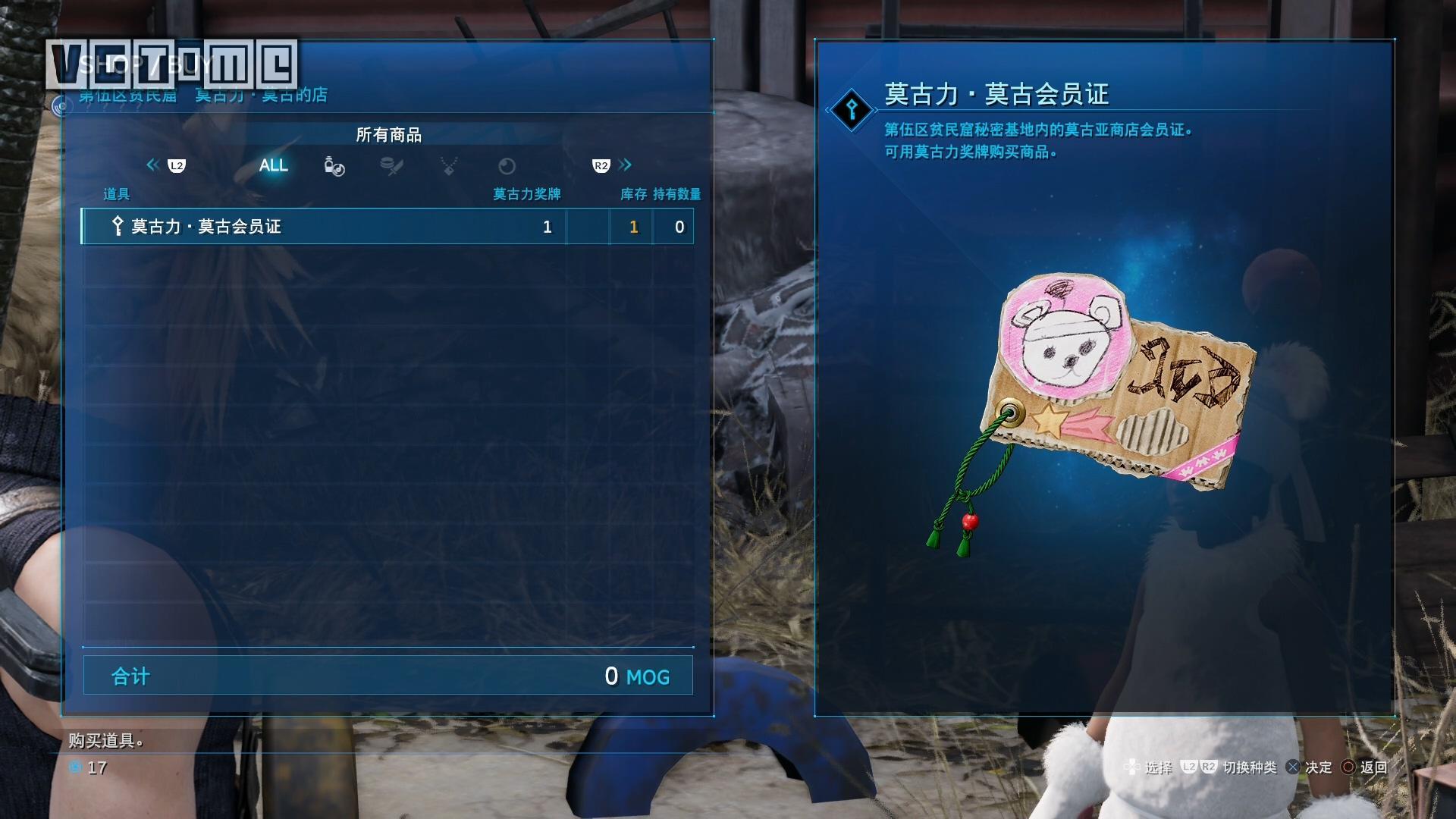Select the 莫古力·莫古会员证 shop row
The image size is (1456, 819).
click(x=387, y=227)
